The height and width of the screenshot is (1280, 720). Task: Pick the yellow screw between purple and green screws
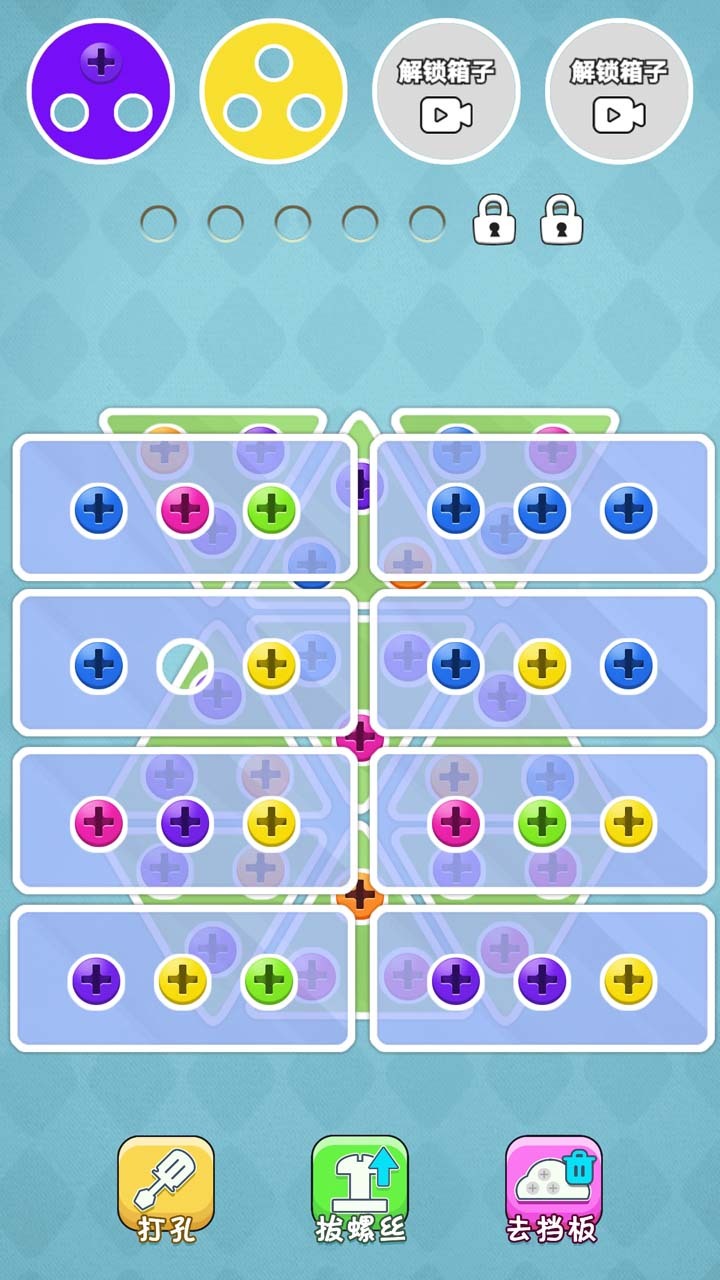click(182, 981)
